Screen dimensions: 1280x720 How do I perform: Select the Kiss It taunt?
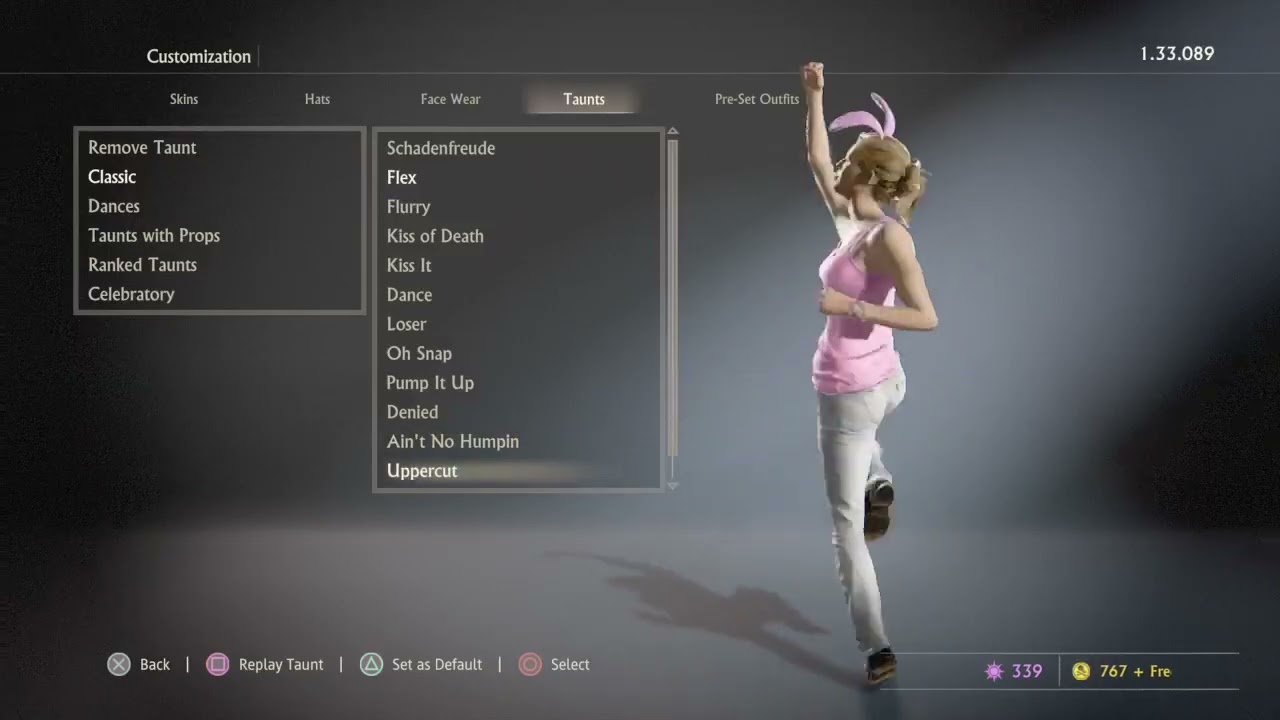pos(409,265)
